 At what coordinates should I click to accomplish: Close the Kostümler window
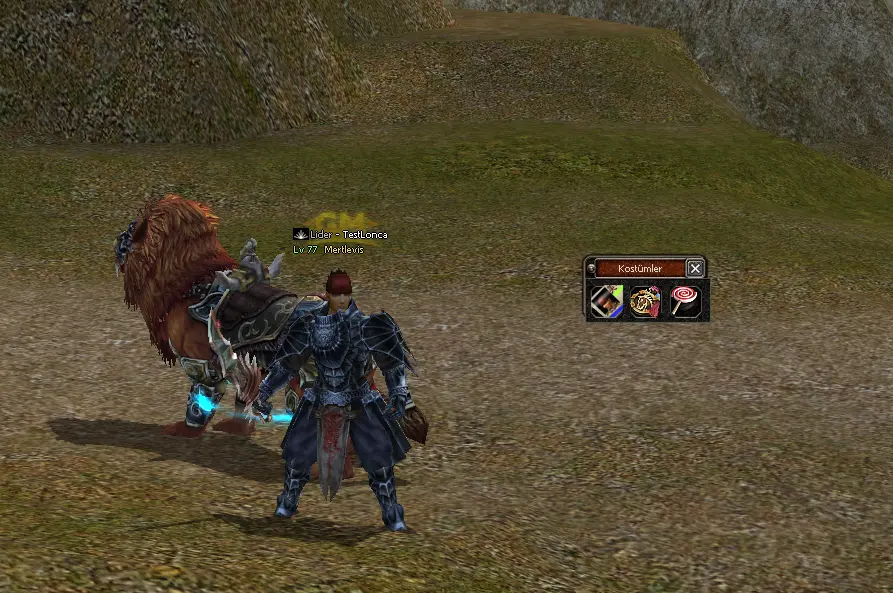pyautogui.click(x=695, y=269)
